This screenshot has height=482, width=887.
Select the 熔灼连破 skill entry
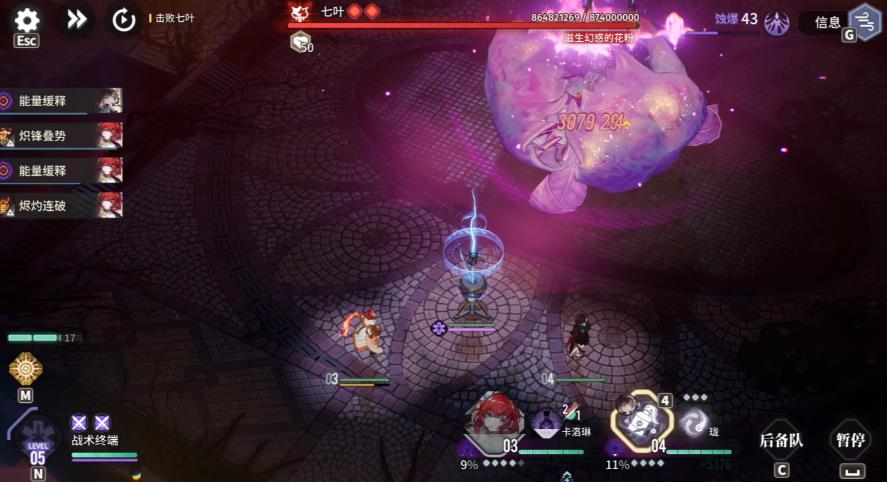tap(62, 205)
